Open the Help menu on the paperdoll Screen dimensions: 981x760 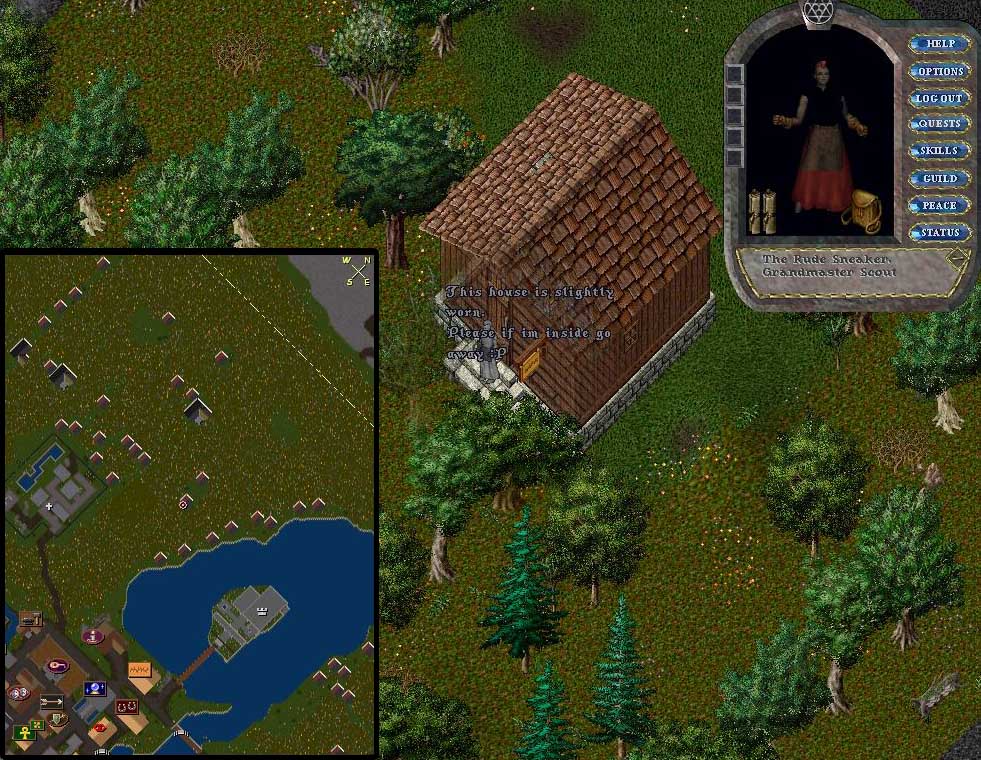(939, 44)
